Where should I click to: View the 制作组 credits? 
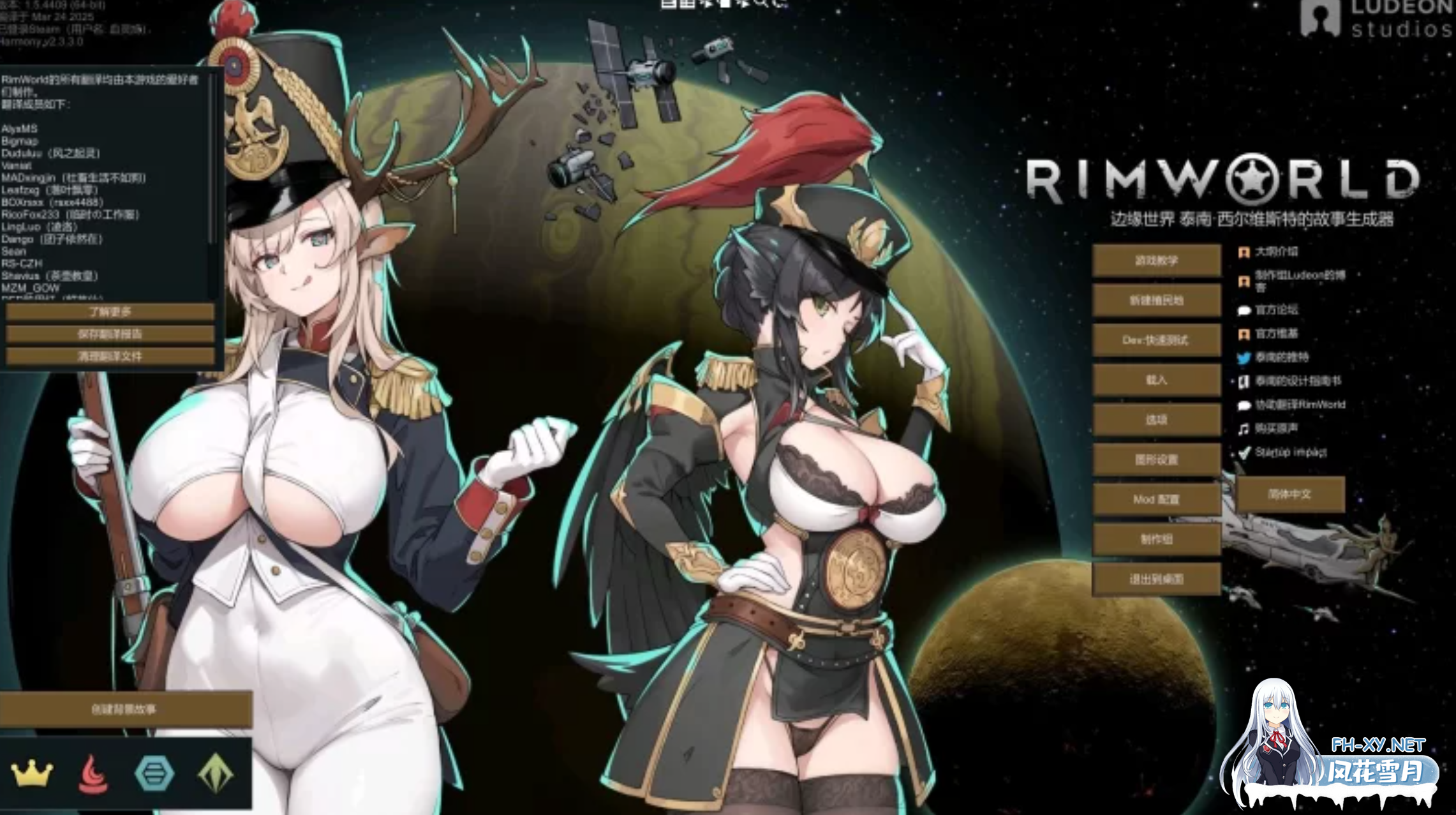pos(1156,539)
